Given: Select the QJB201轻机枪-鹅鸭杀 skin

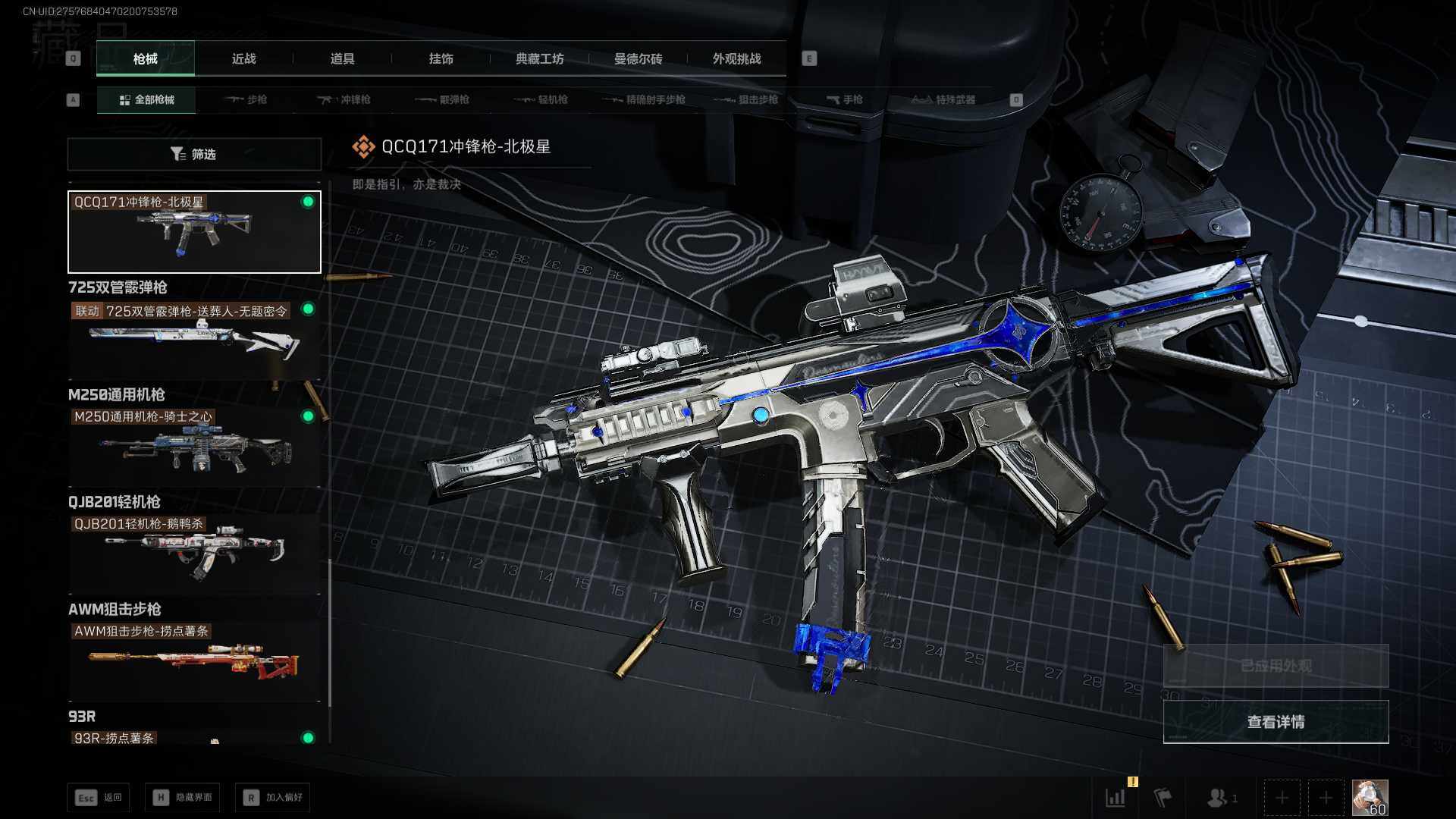Looking at the screenshot, I should click(194, 553).
